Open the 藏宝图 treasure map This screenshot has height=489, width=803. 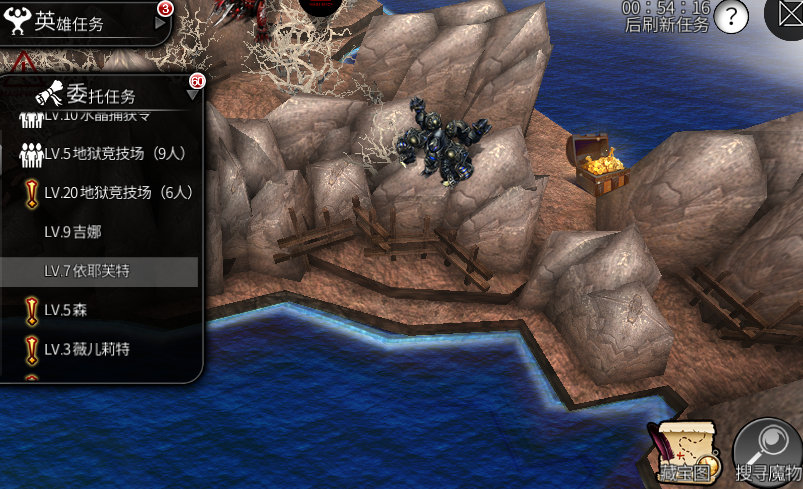coord(686,452)
